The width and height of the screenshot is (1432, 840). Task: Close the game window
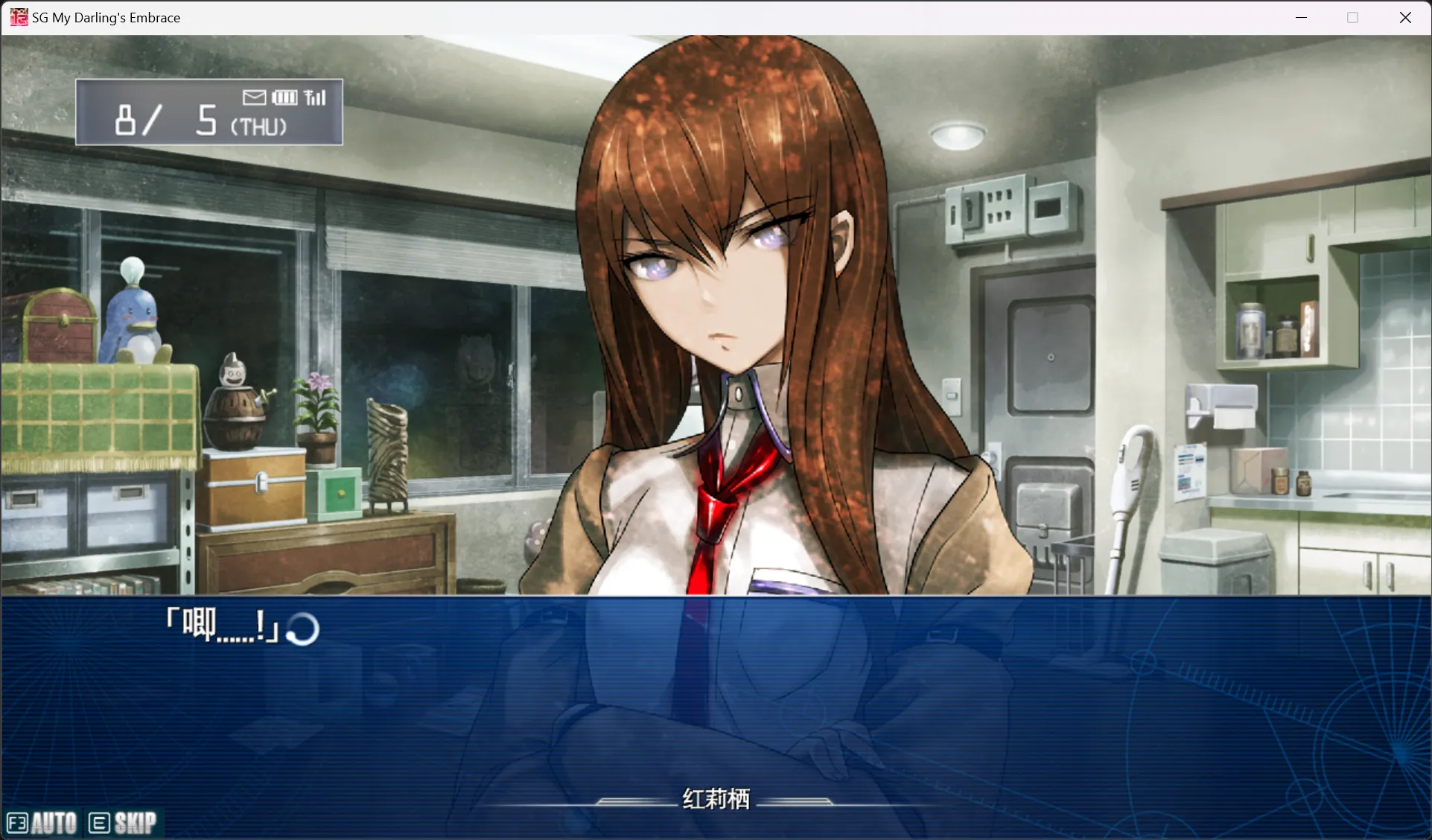pyautogui.click(x=1406, y=16)
